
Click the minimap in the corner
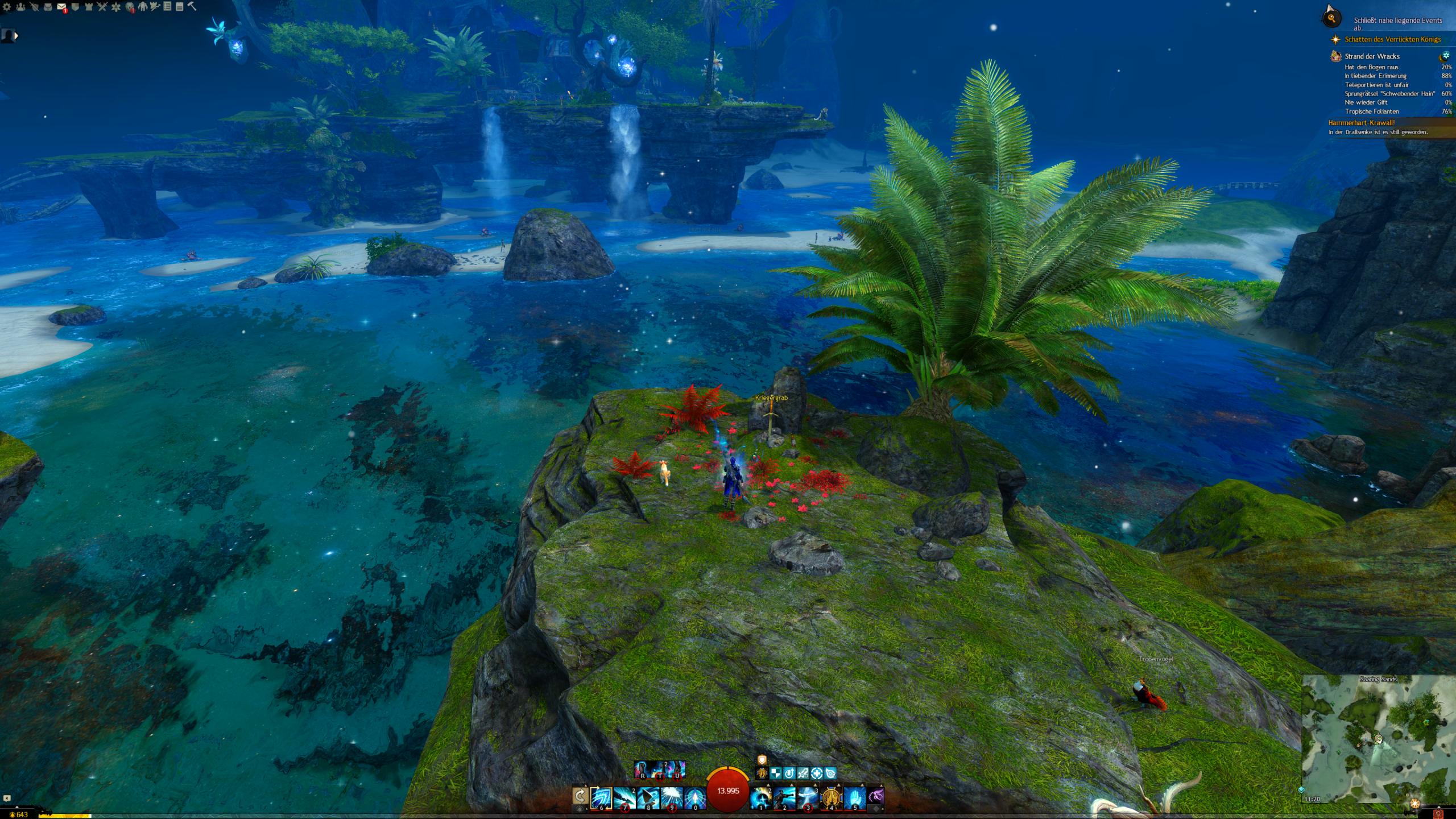click(1378, 739)
